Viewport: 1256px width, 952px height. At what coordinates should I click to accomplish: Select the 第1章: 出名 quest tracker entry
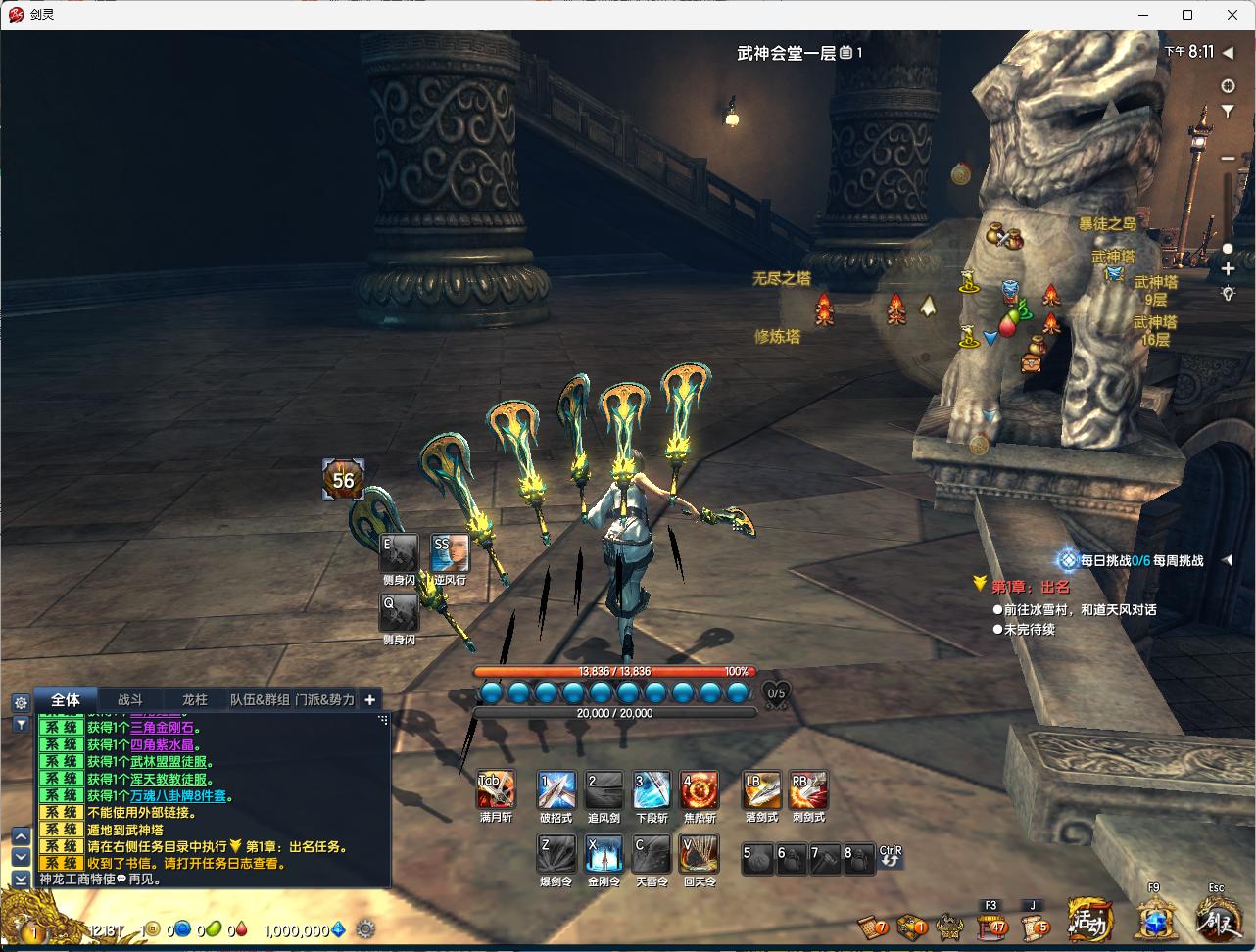coord(1030,587)
